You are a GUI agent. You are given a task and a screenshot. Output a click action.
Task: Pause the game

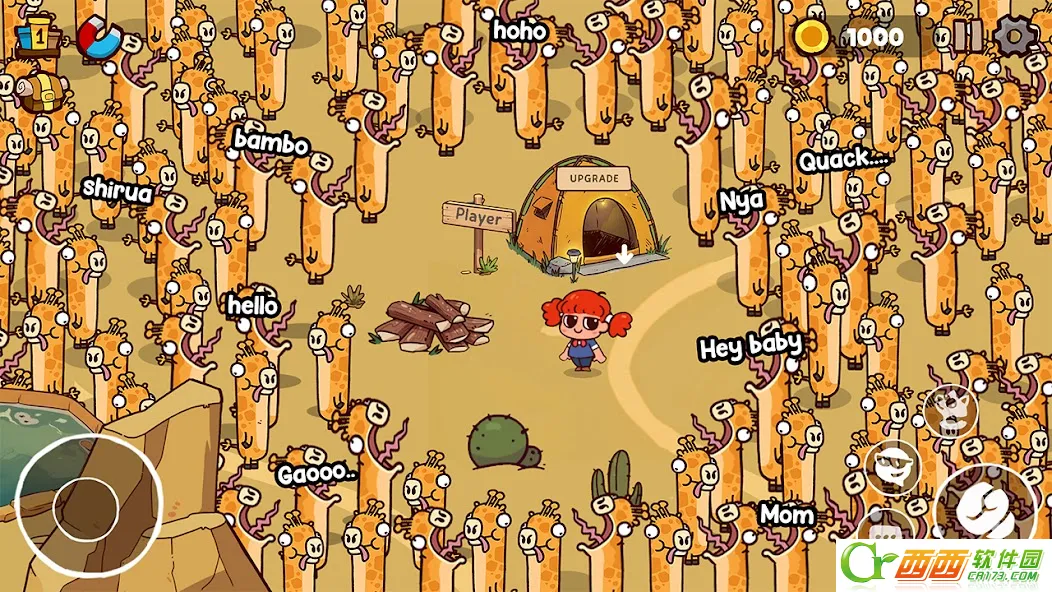point(967,37)
